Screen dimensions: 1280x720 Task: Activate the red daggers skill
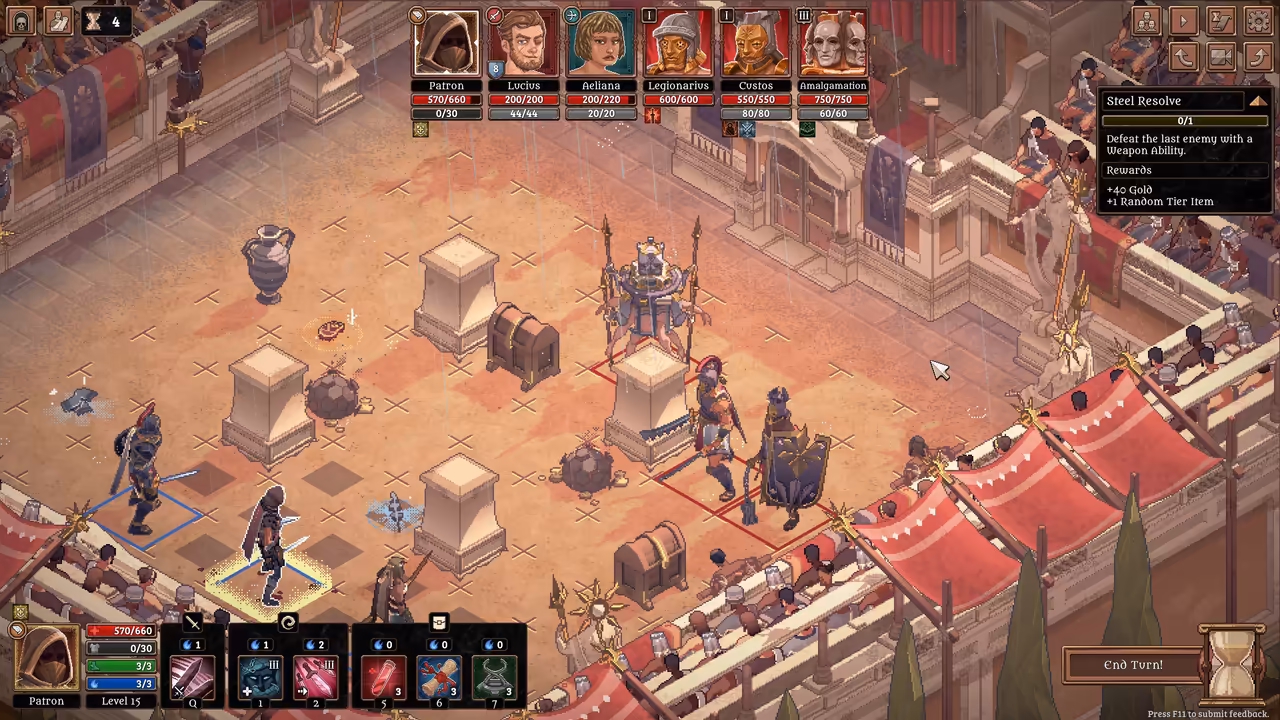tap(315, 677)
